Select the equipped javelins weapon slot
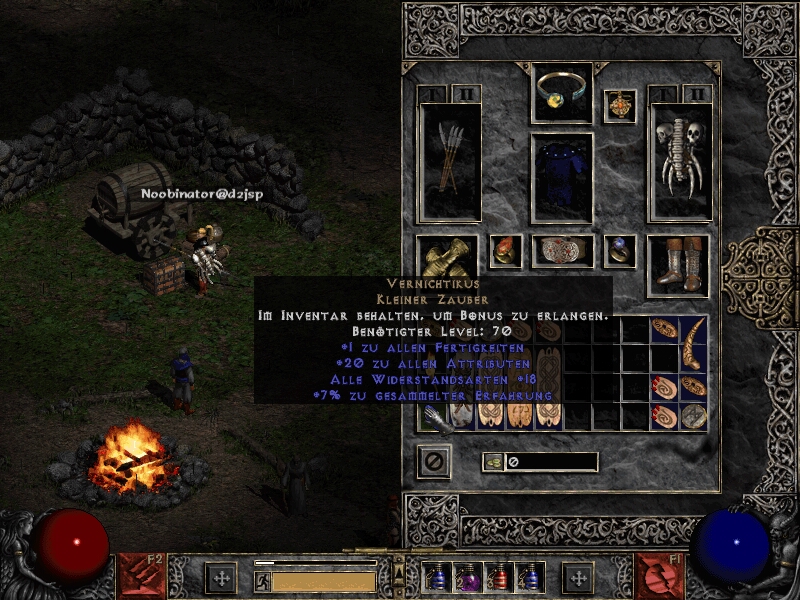 [449, 160]
